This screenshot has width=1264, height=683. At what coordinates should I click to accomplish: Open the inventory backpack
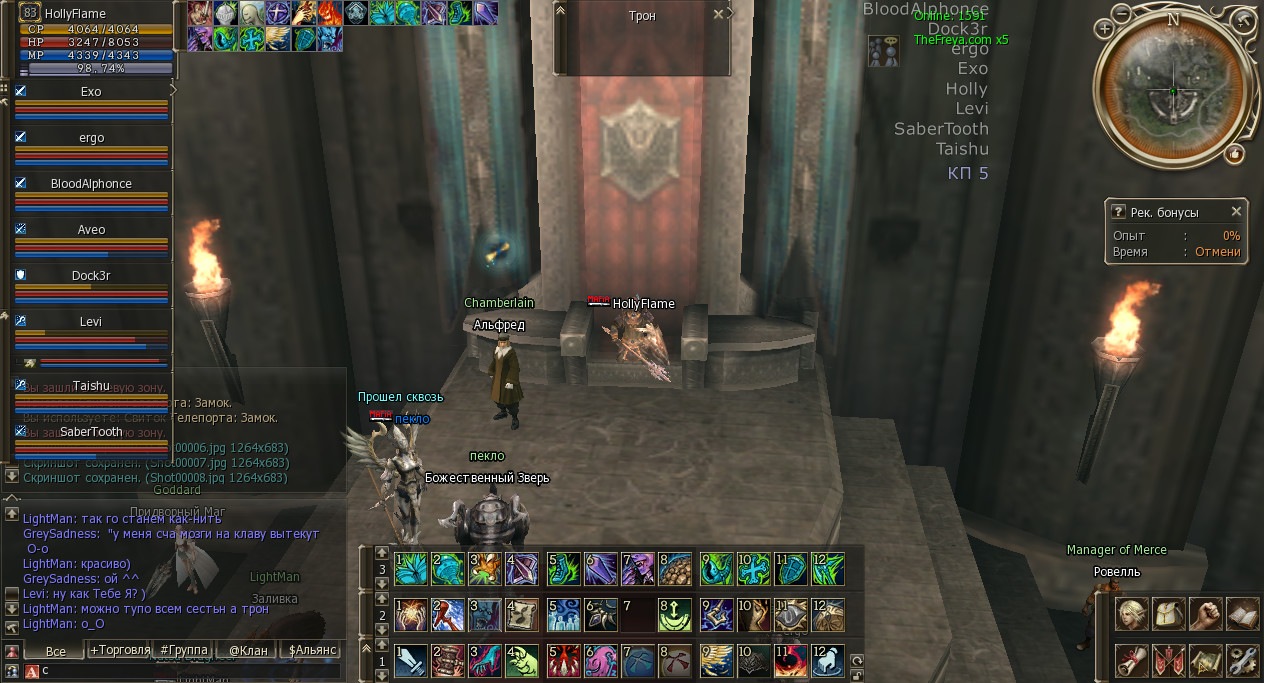[x=1169, y=613]
